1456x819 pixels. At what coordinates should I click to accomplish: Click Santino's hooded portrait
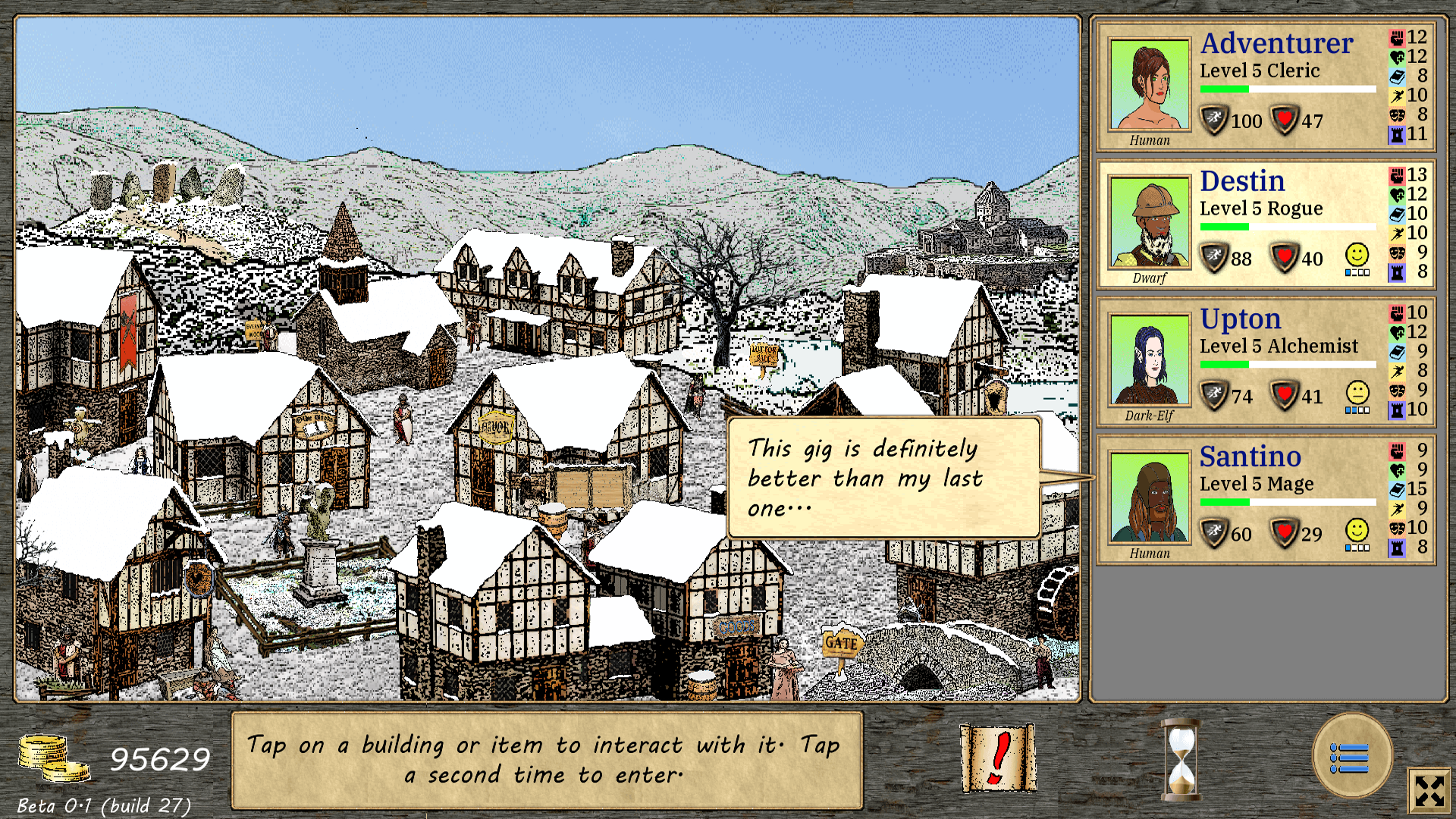[x=1149, y=498]
